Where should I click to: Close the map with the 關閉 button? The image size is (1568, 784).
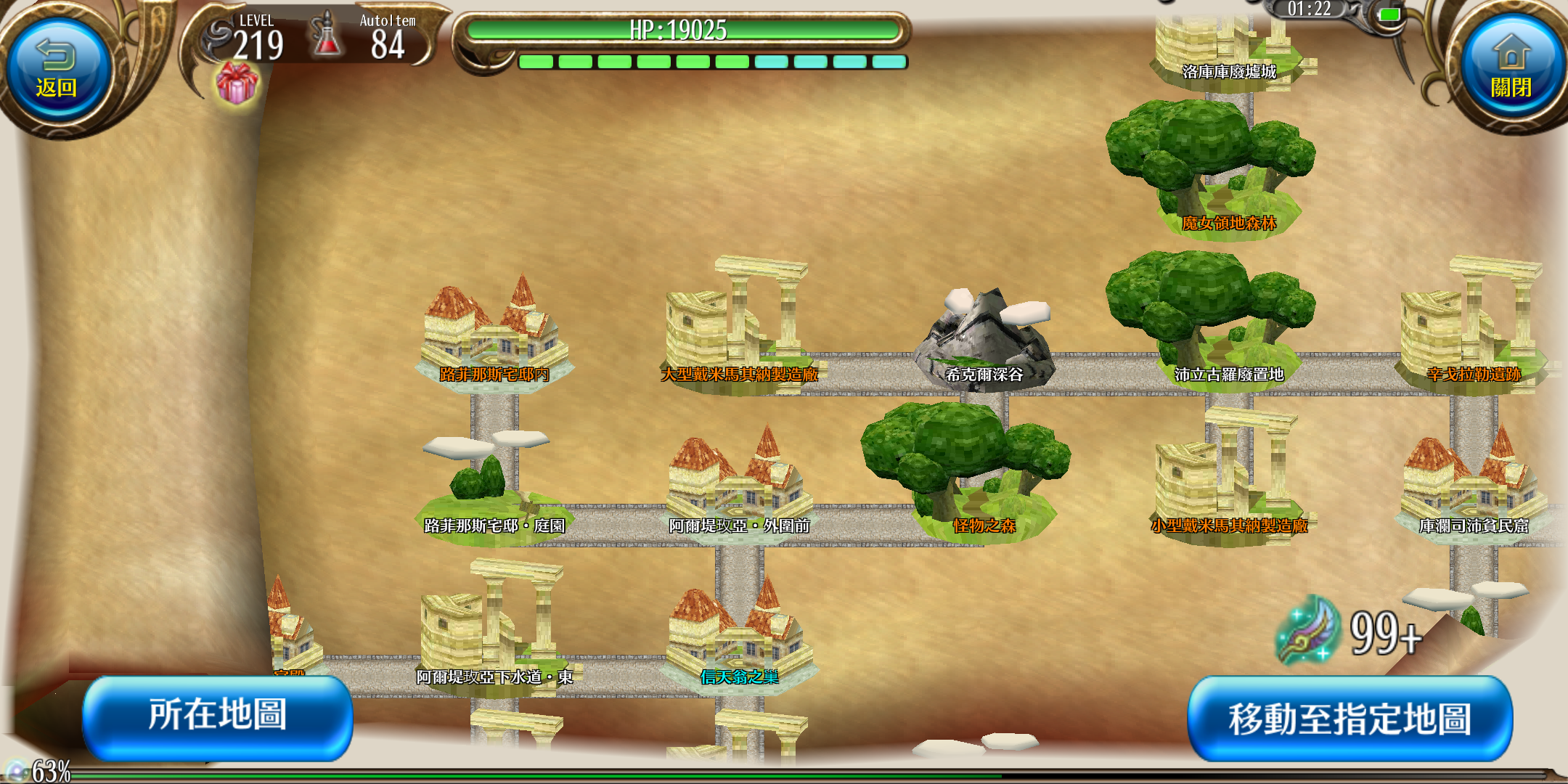coord(1511,71)
